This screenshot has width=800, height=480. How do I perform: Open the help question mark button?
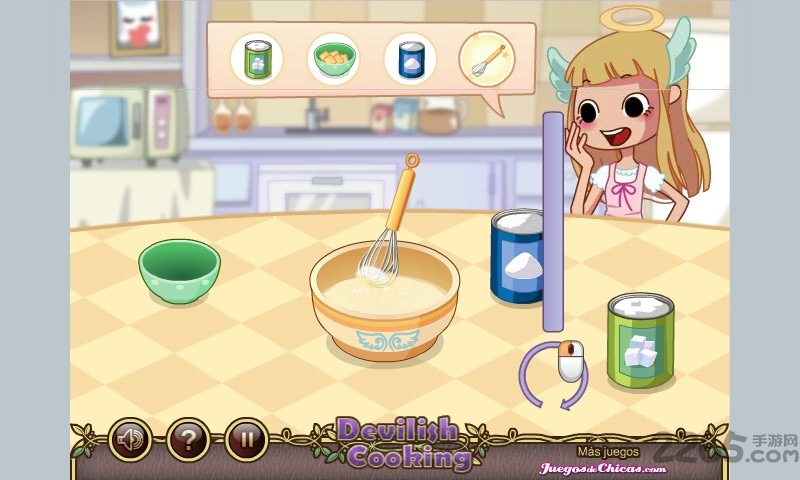click(x=187, y=438)
